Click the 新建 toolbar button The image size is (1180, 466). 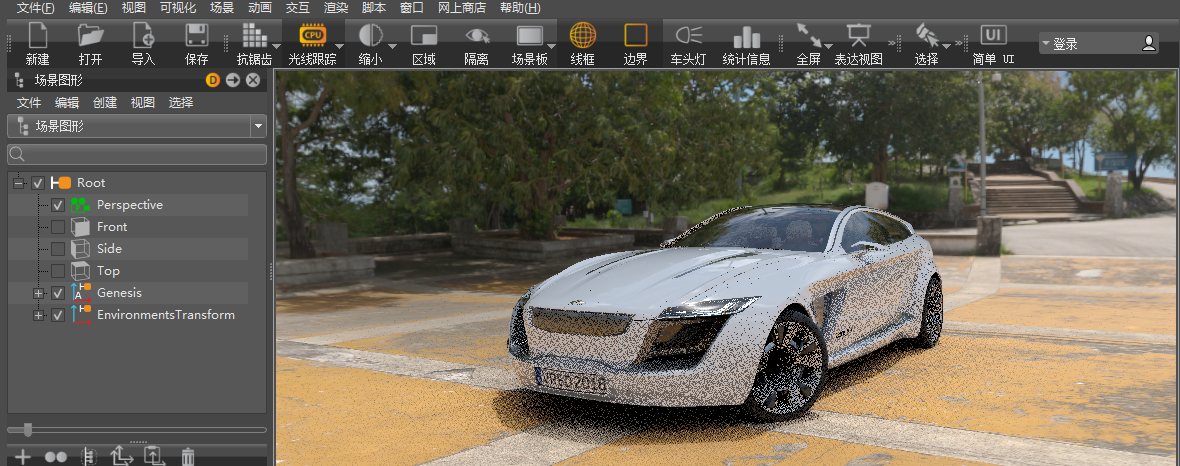coord(37,44)
